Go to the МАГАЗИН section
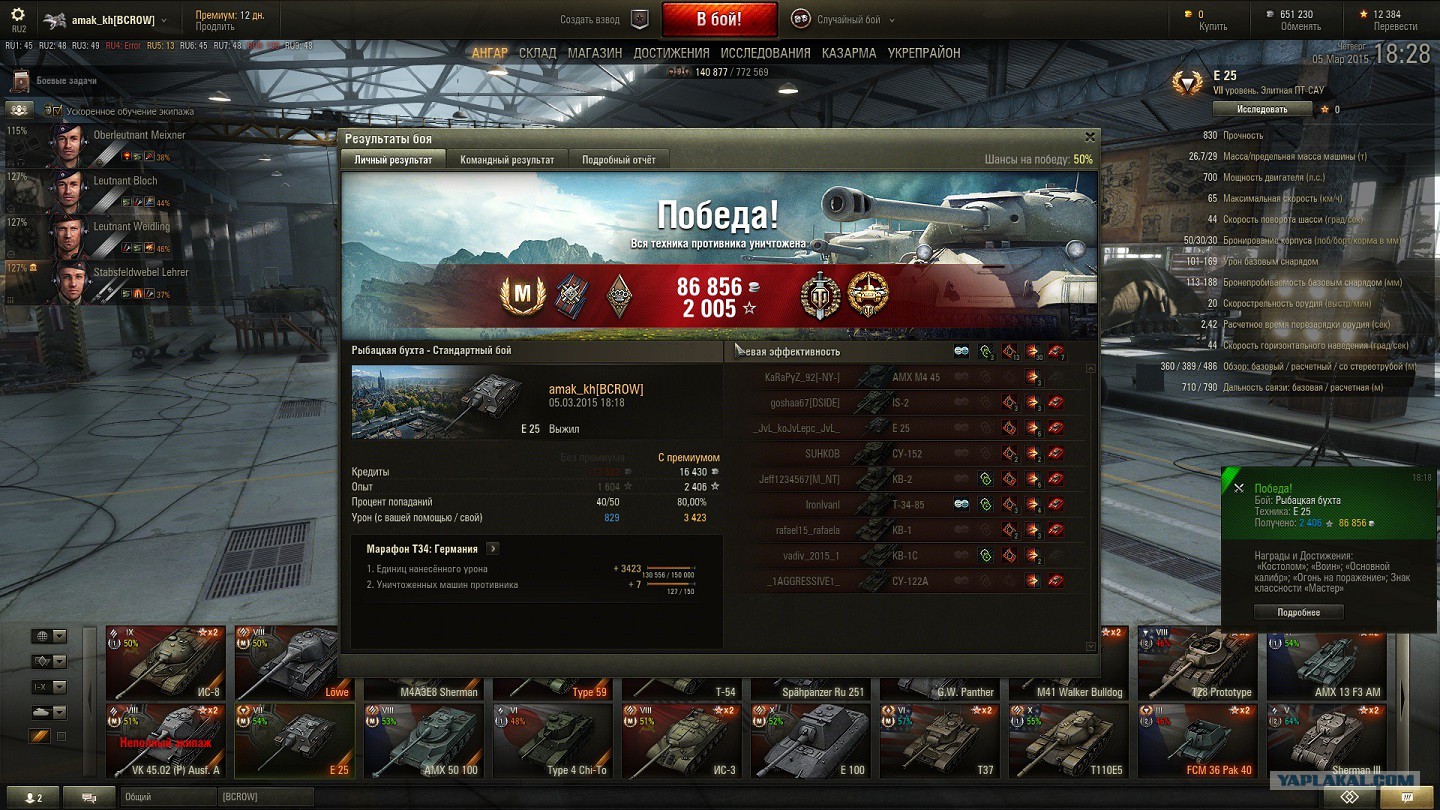 click(595, 53)
